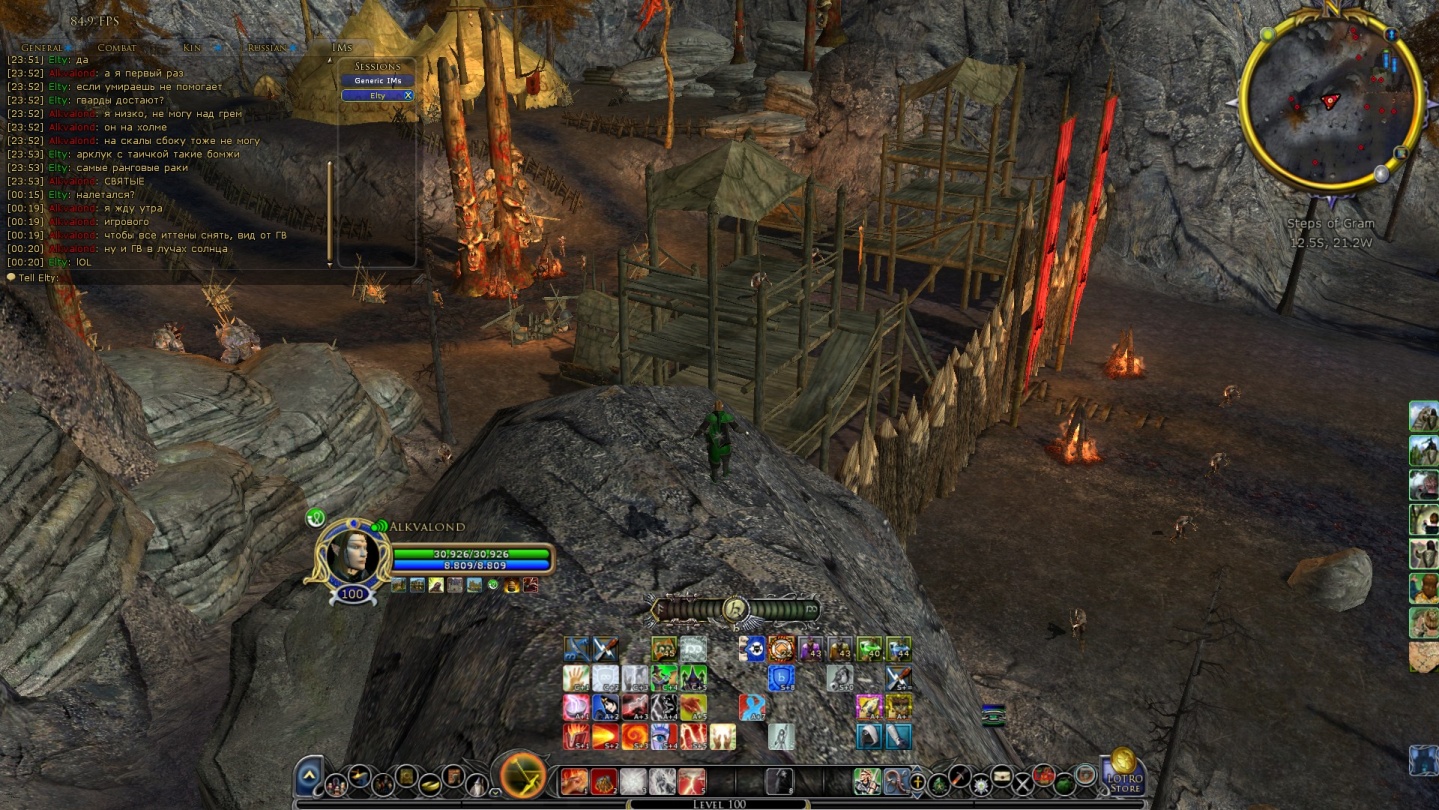This screenshot has width=1439, height=810.
Task: Click the hooded dark figure quickslot
Action: point(779,780)
